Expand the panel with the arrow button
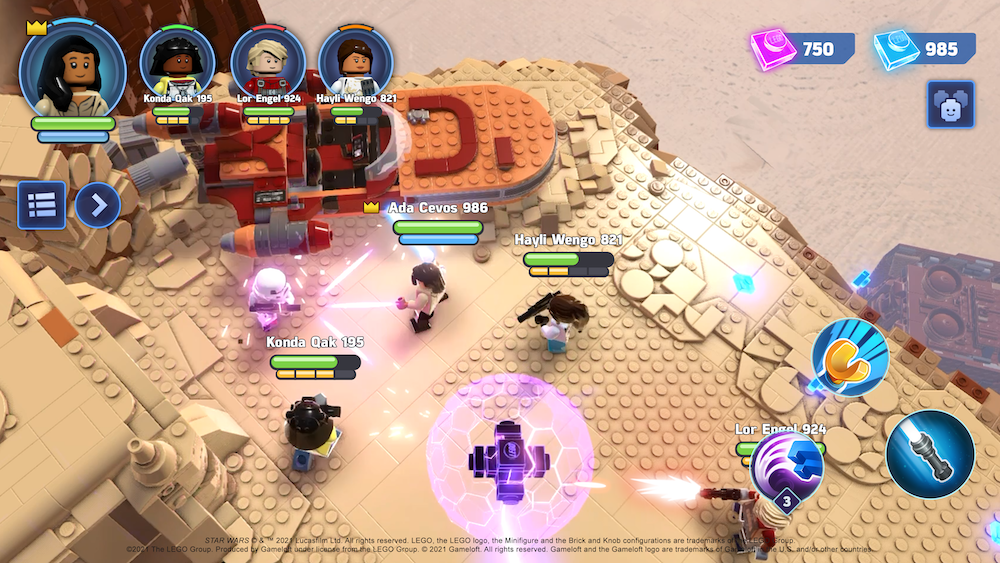The height and width of the screenshot is (563, 1000). 97,205
